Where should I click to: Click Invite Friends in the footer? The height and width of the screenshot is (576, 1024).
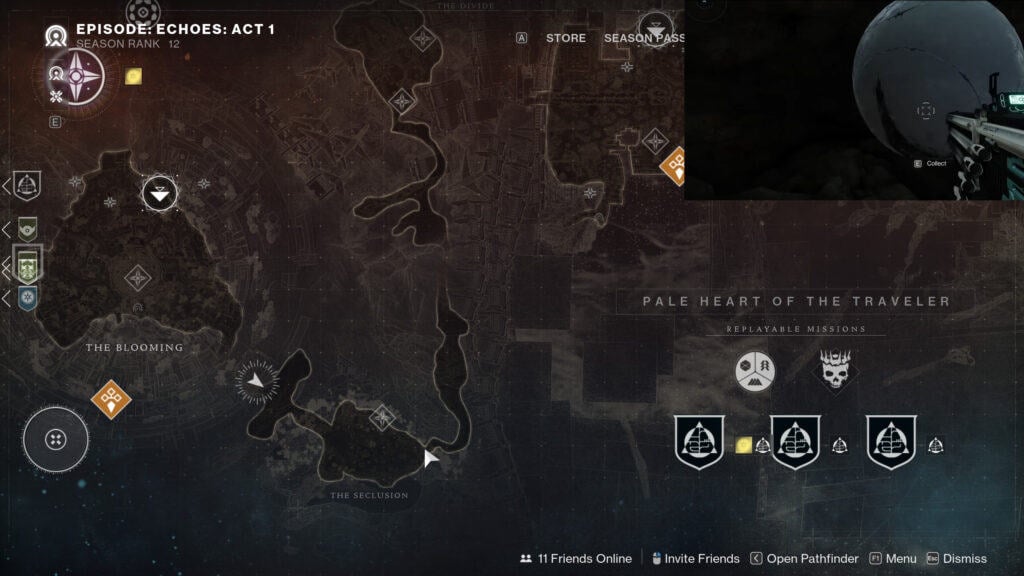tap(694, 559)
